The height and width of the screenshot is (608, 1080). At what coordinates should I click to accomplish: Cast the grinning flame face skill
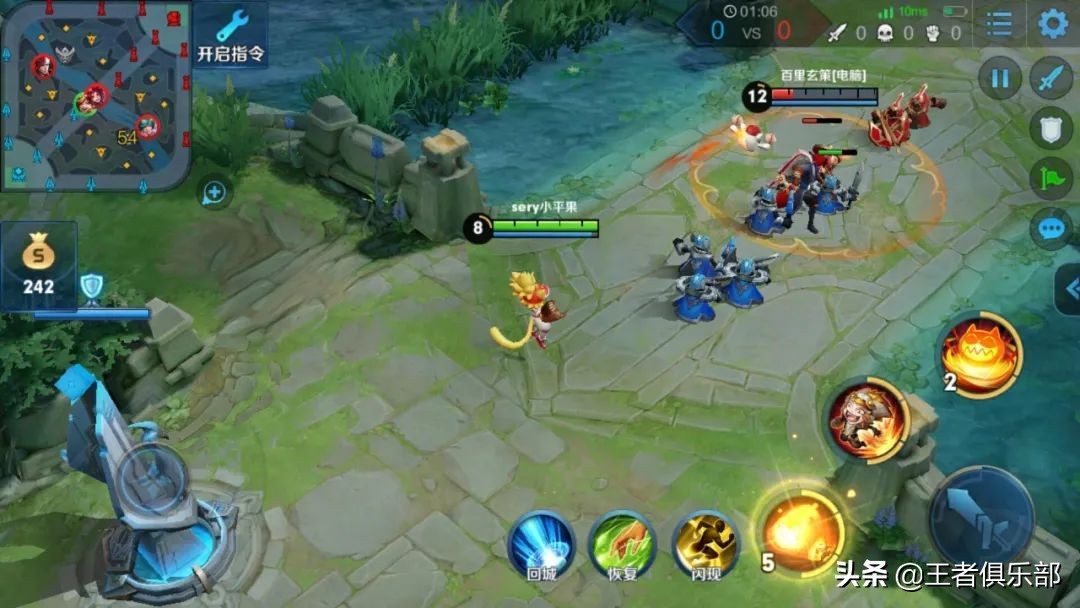coord(979,353)
